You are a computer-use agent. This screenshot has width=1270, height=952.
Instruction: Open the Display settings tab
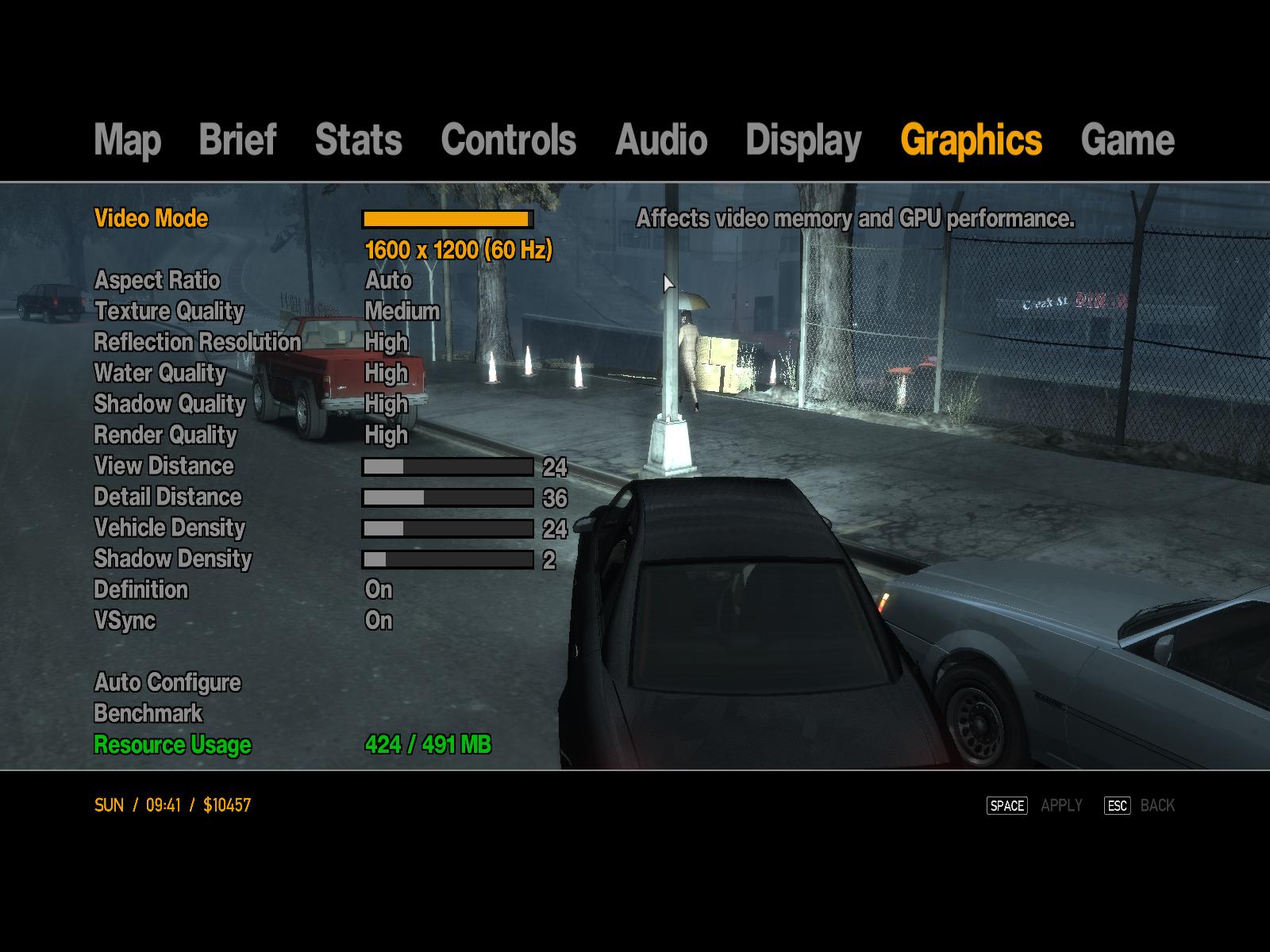click(803, 140)
